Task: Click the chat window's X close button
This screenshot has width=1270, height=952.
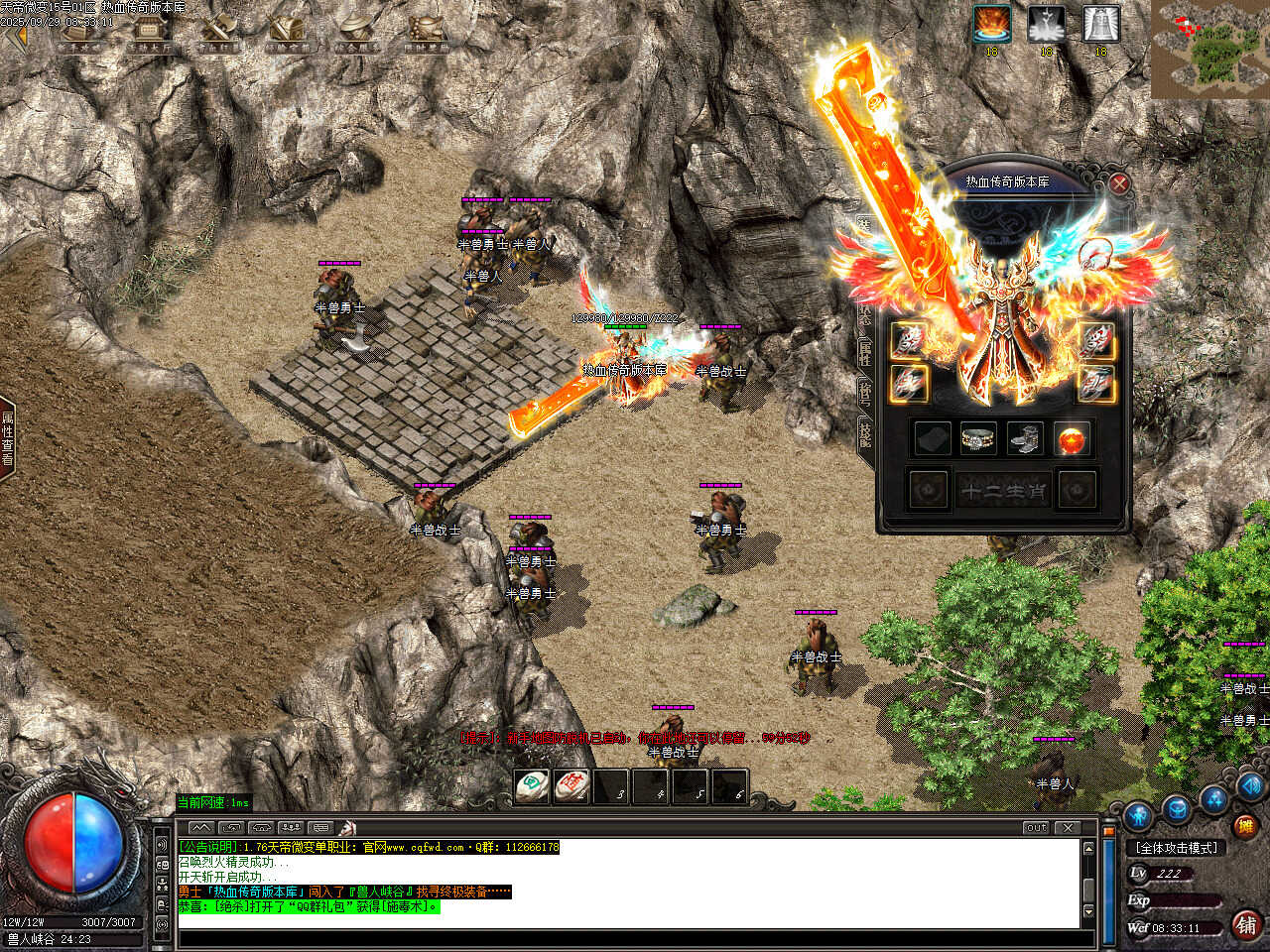Action: pyautogui.click(x=1068, y=827)
